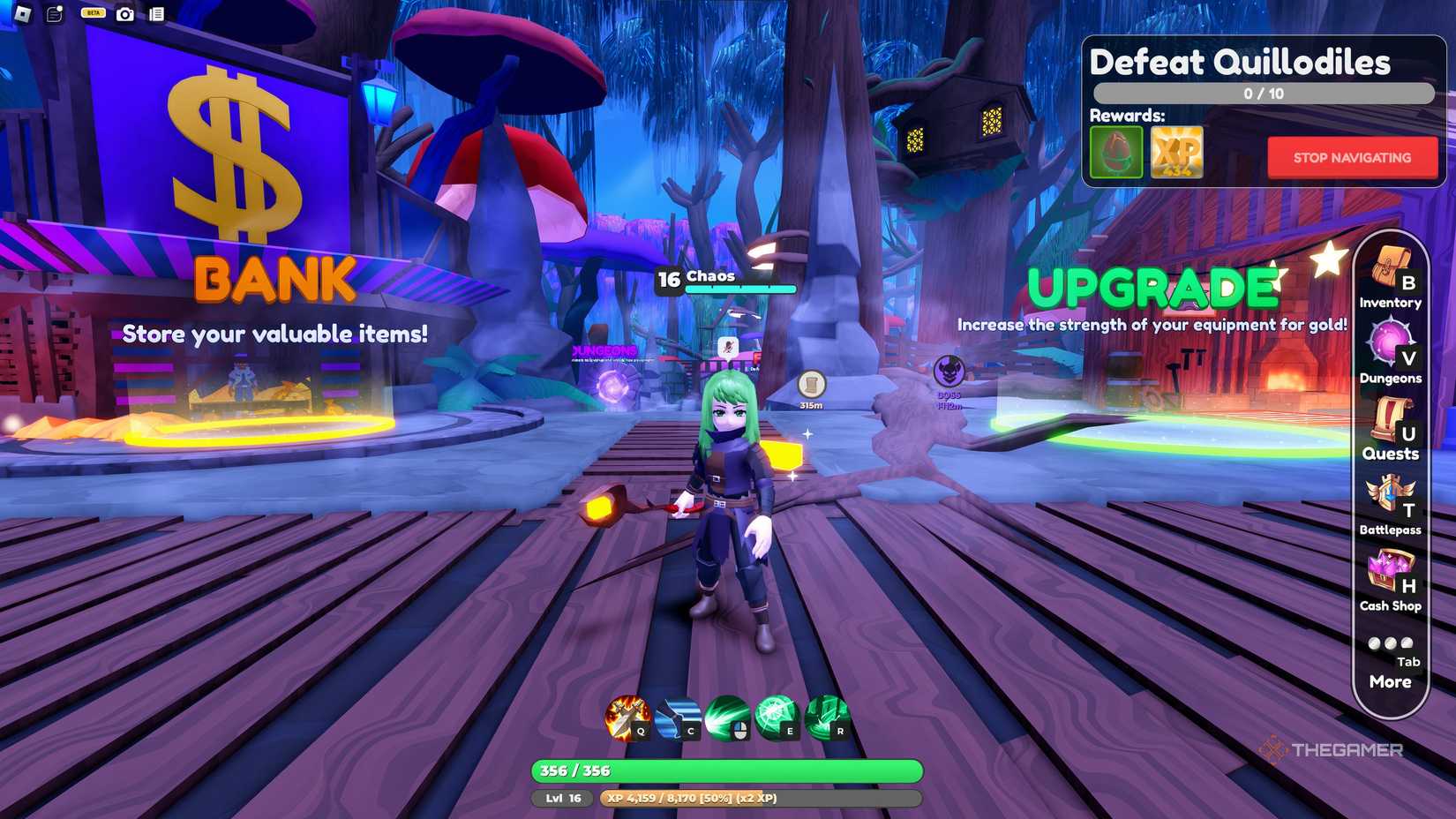This screenshot has width=1456, height=819.
Task: Expand the More options in the sidebar
Action: click(x=1390, y=681)
